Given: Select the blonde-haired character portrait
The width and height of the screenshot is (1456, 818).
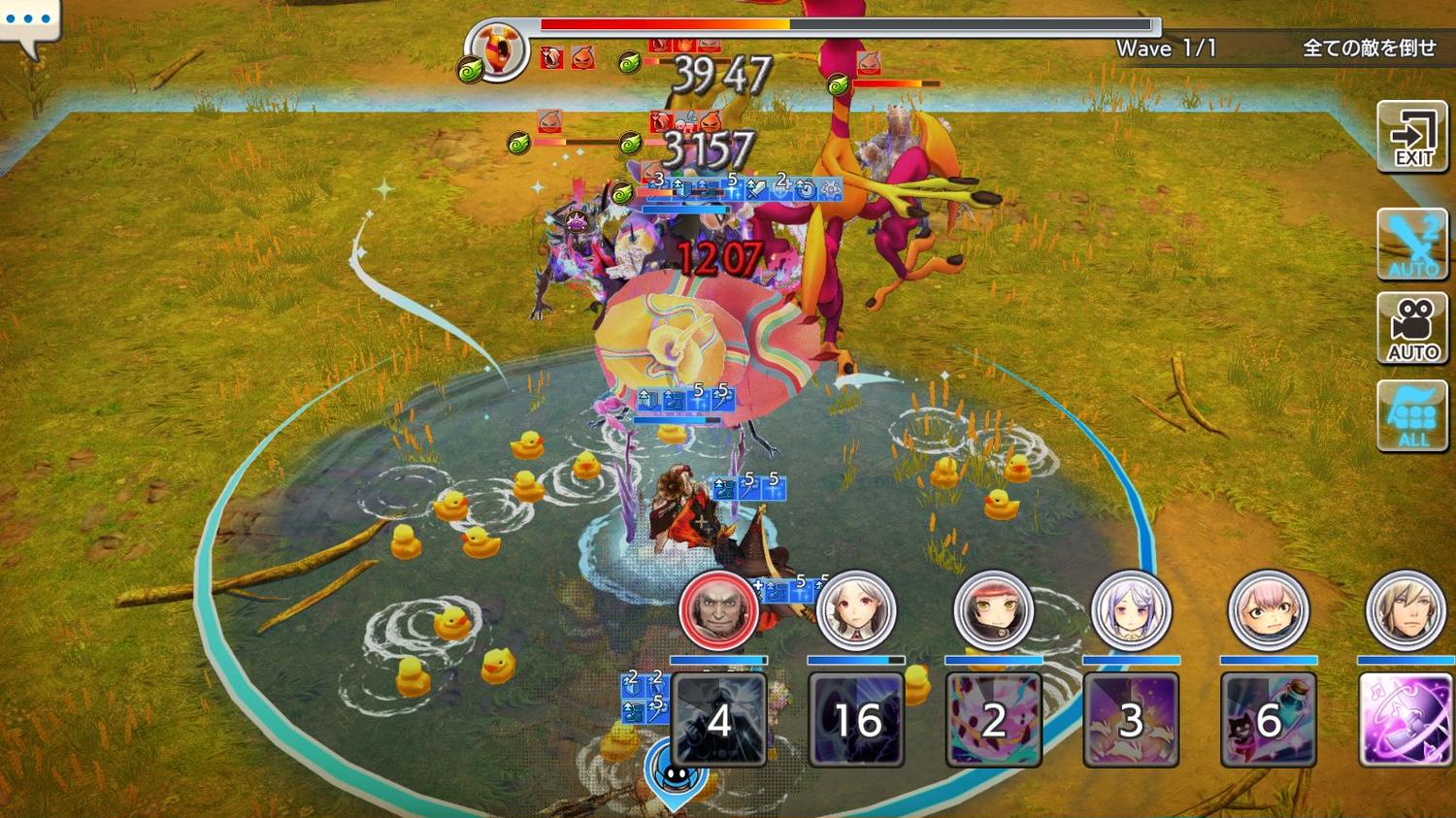Looking at the screenshot, I should click(1405, 610).
